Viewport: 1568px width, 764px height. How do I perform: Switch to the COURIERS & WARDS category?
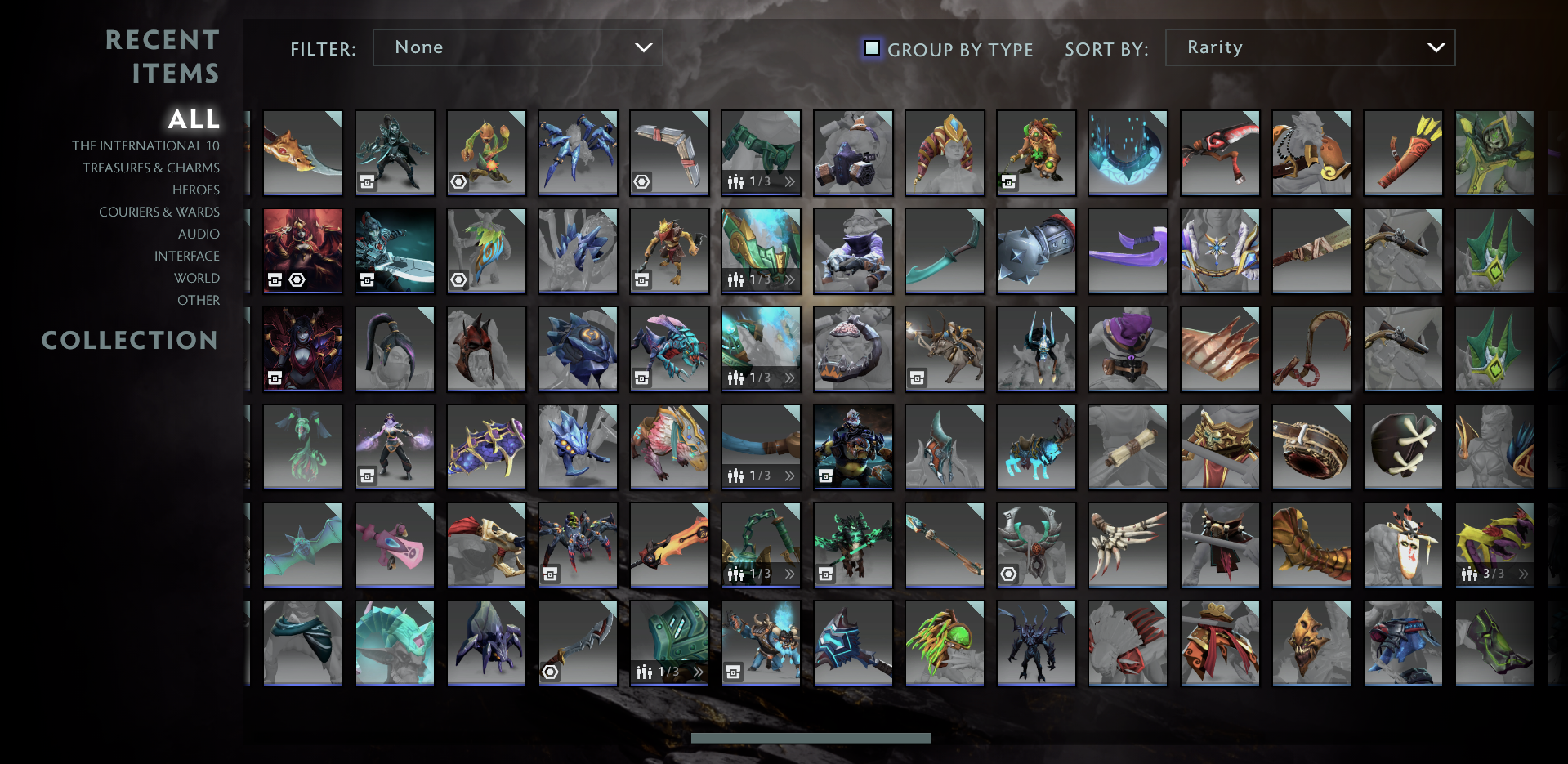pyautogui.click(x=159, y=212)
